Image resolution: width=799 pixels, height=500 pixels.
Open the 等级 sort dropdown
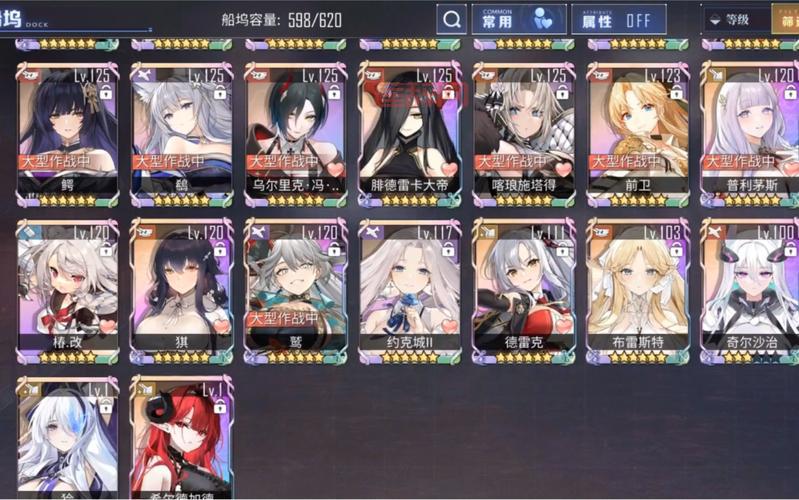coord(733,20)
